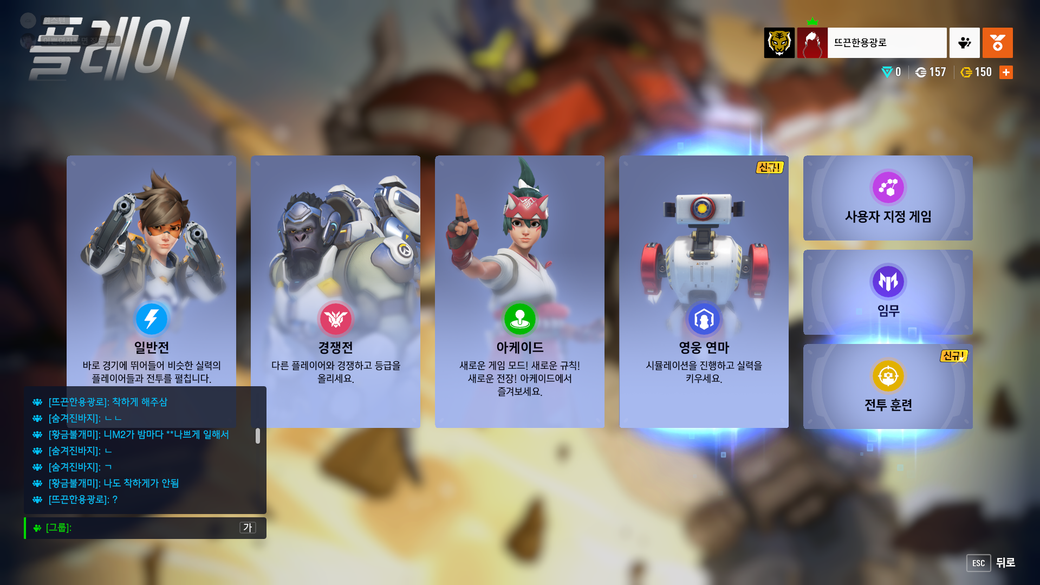
Task: Open the orange medal challenges button
Action: click(997, 43)
